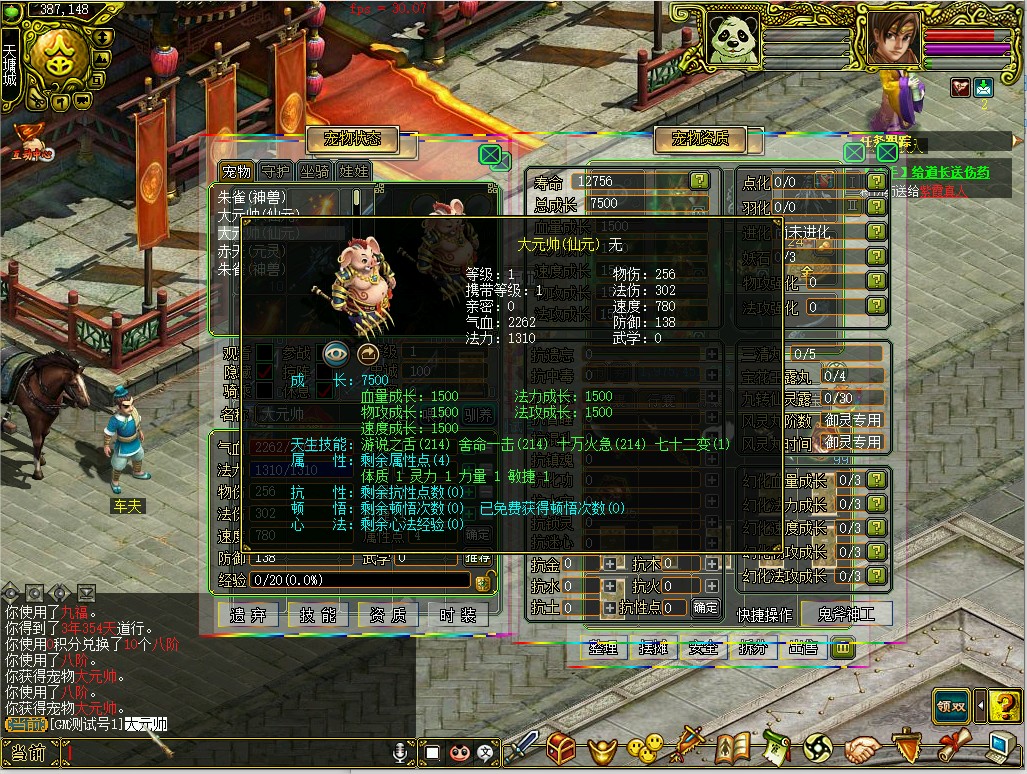Open the pet 技能 skills panel
This screenshot has width=1027, height=774.
point(318,615)
